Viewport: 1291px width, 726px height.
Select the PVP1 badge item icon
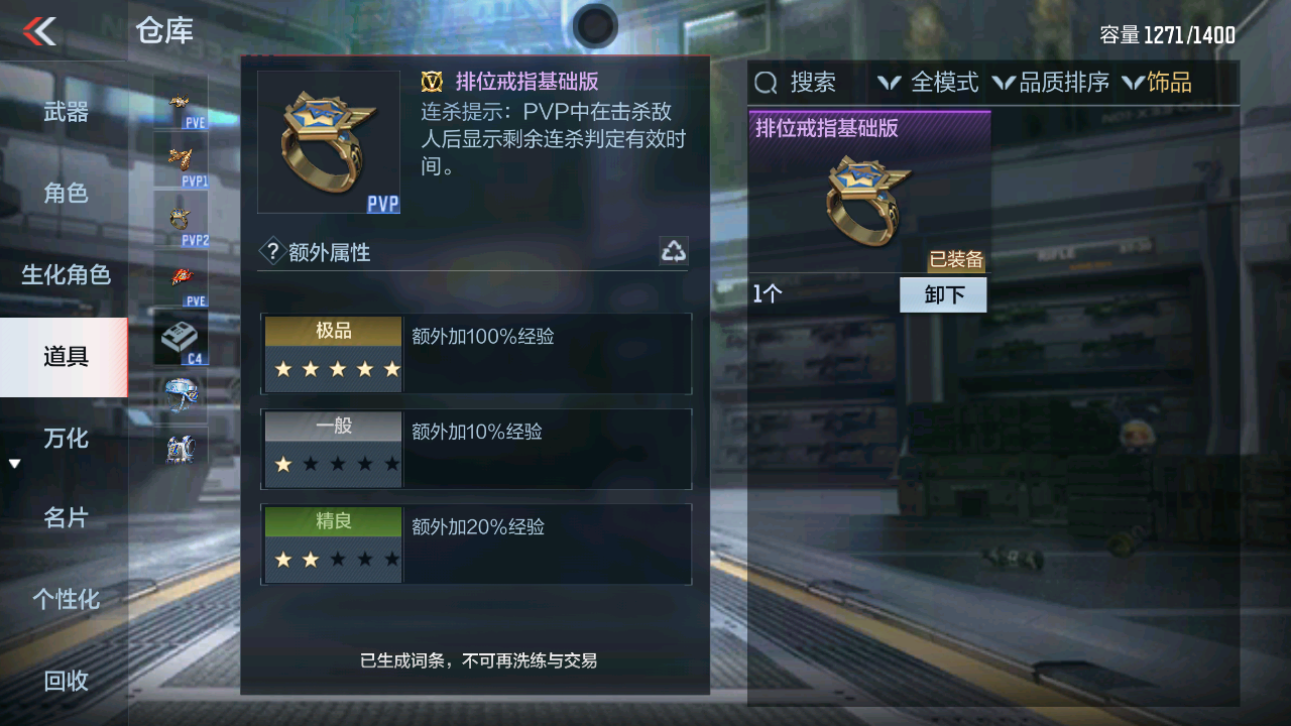tap(180, 158)
